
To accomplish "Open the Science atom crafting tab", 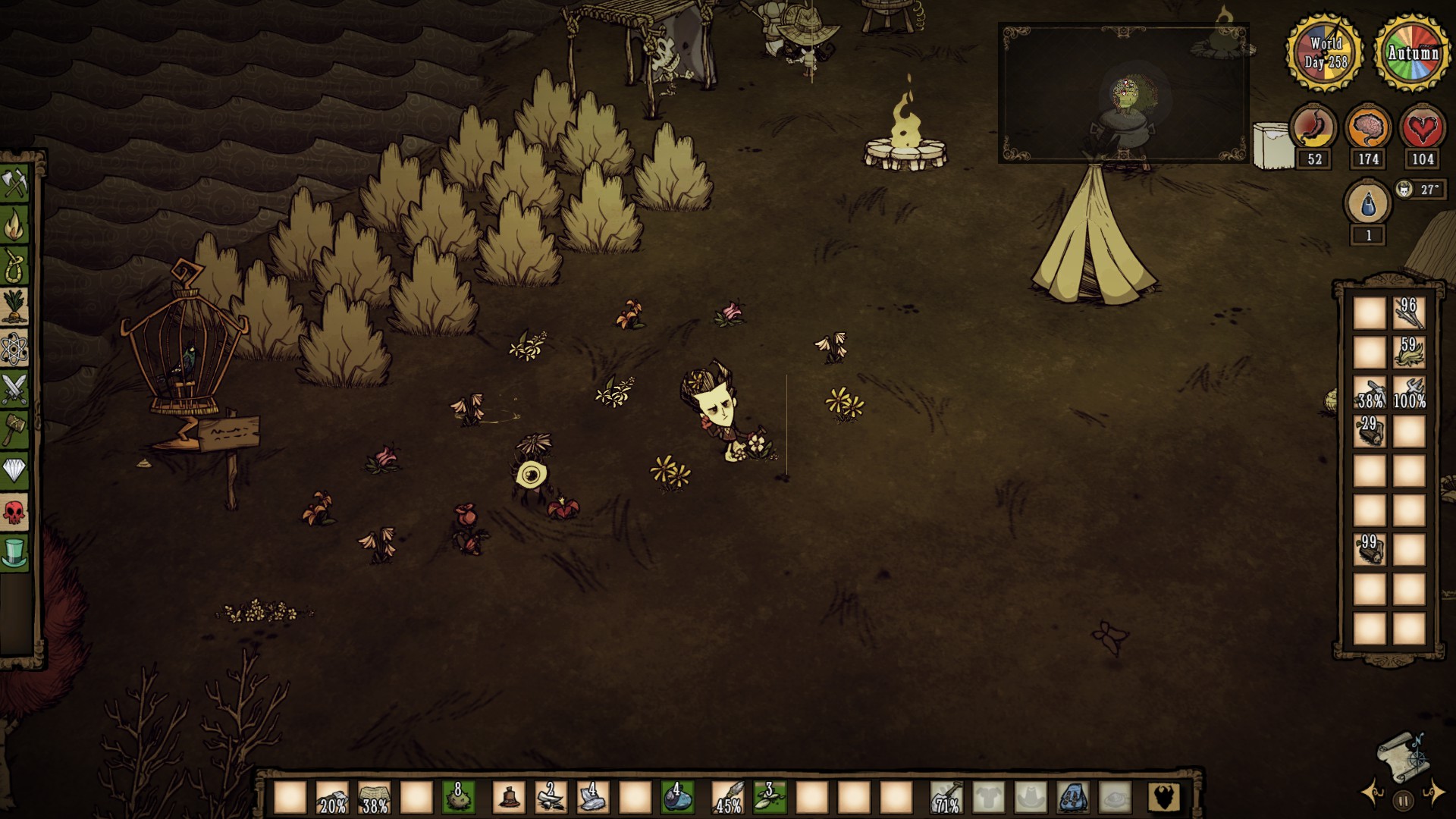I will [x=14, y=348].
